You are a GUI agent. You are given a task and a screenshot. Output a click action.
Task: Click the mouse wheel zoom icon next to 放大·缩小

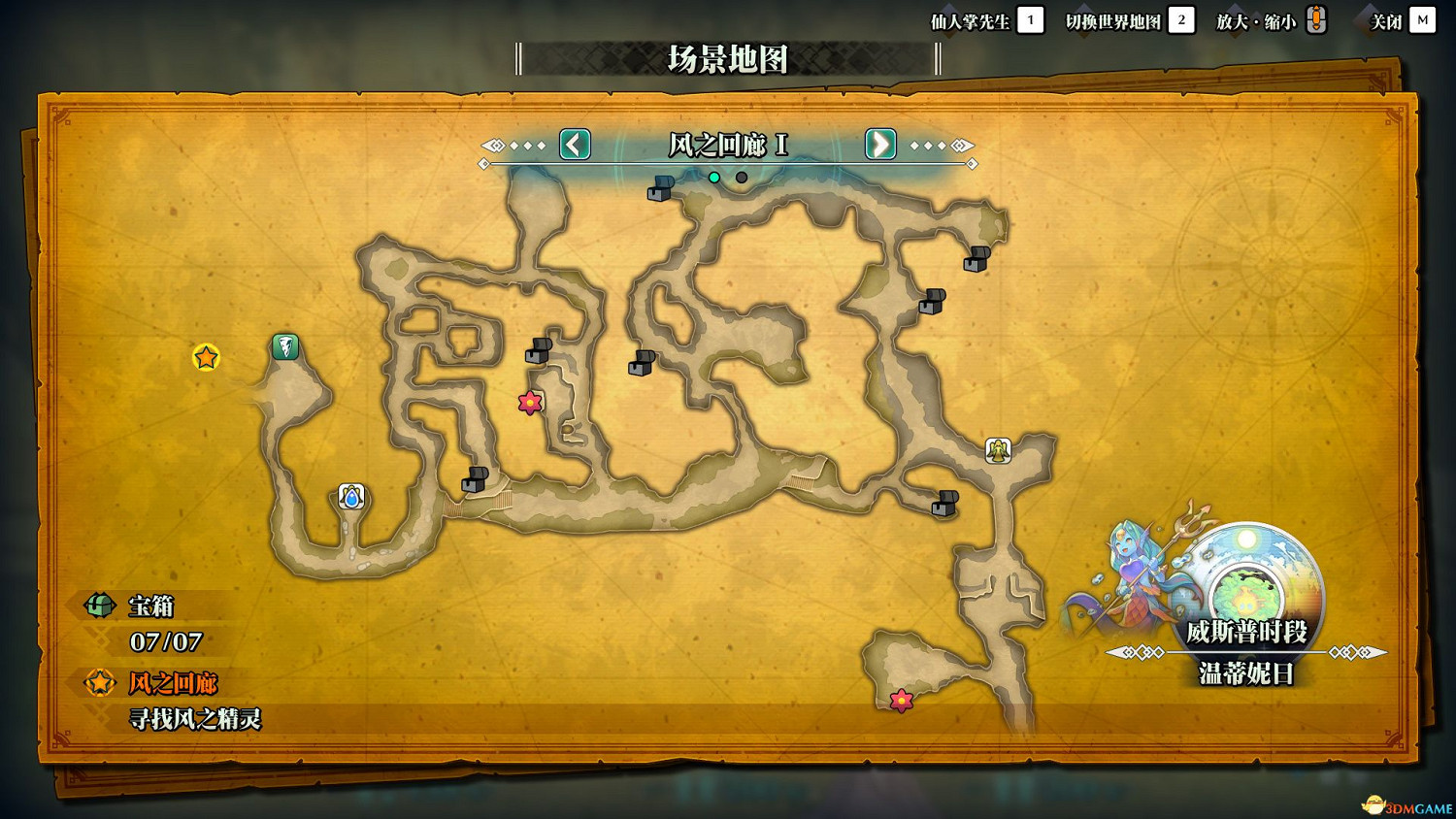[x=1315, y=19]
